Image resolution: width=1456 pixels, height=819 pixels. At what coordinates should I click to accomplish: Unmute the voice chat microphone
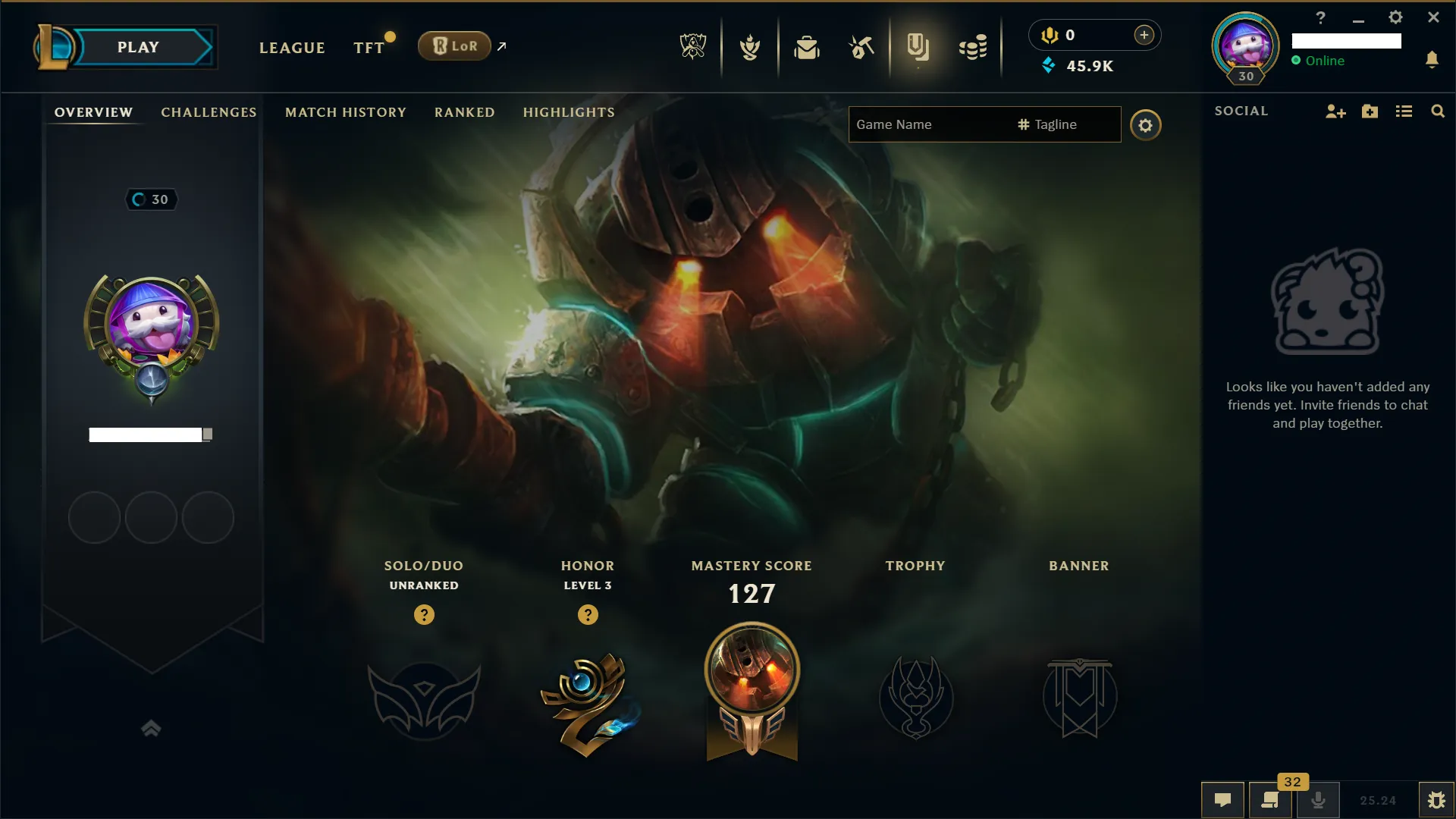point(1319,799)
